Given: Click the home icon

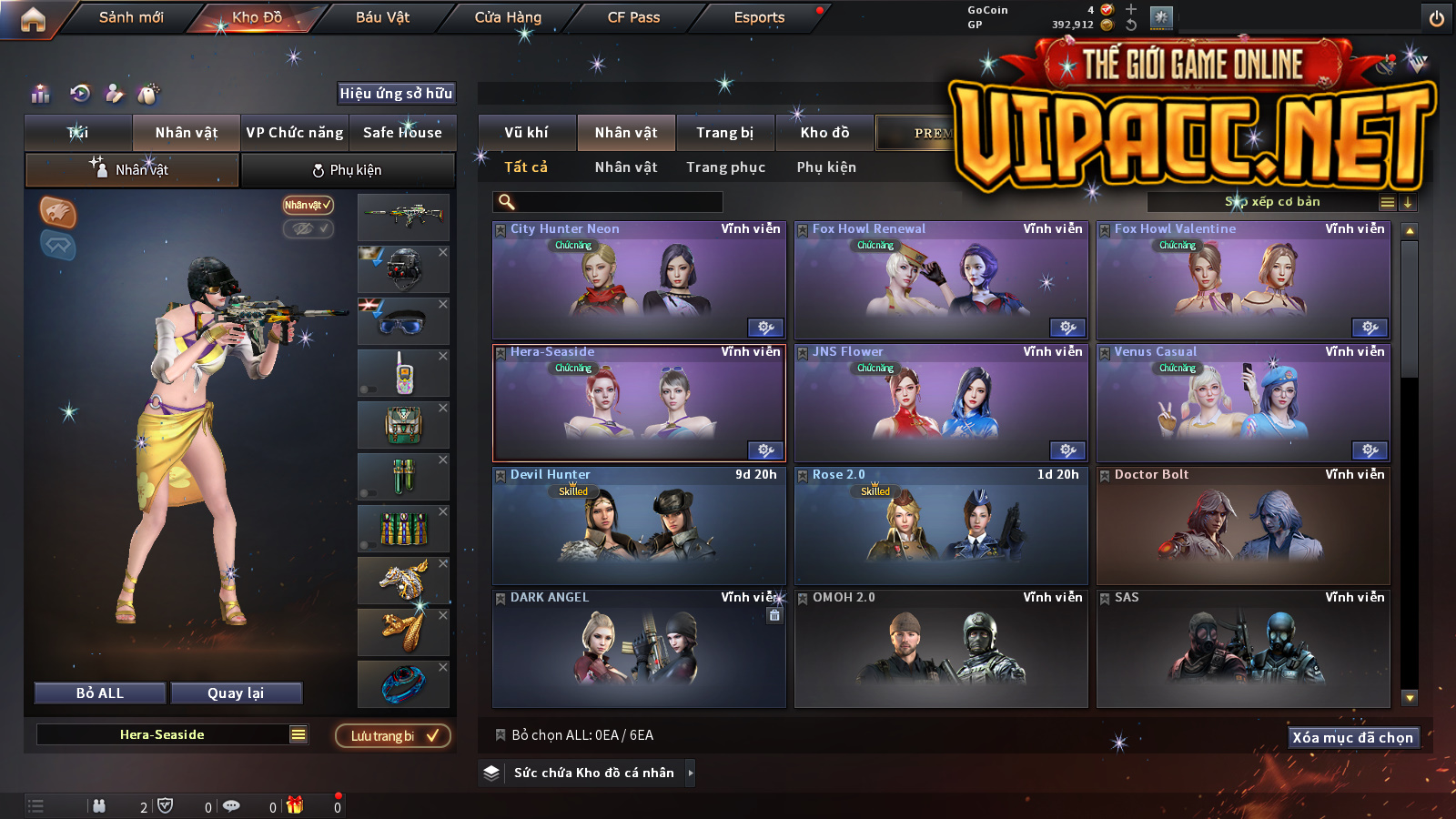Looking at the screenshot, I should coord(33,19).
